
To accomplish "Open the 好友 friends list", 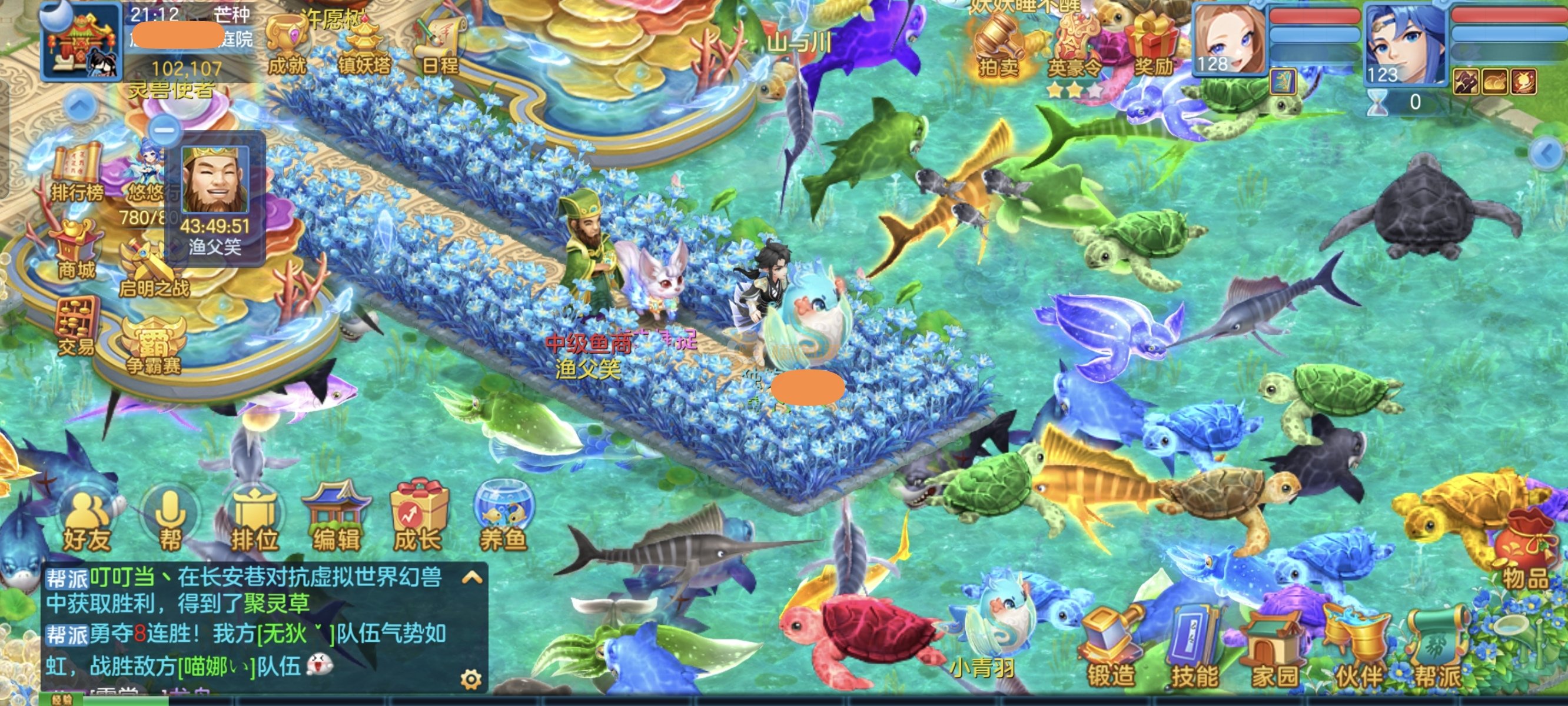I will tap(87, 522).
